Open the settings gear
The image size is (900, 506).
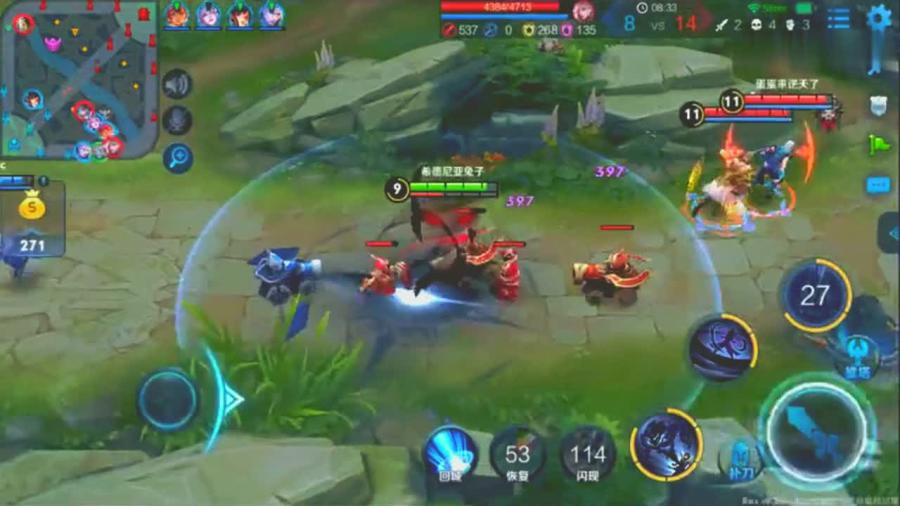coord(879,17)
